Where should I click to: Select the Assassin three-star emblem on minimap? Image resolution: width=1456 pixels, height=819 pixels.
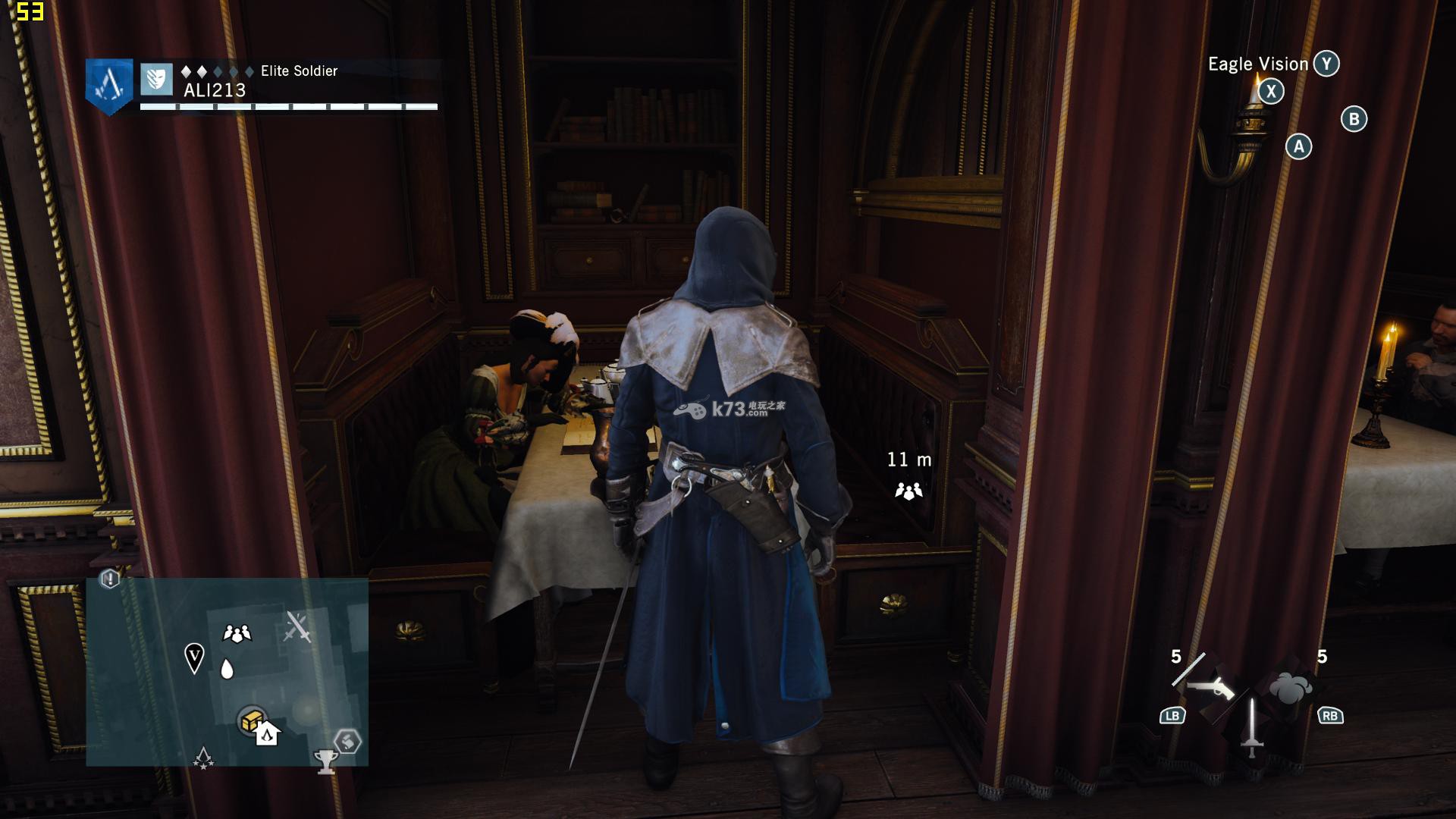tap(203, 758)
